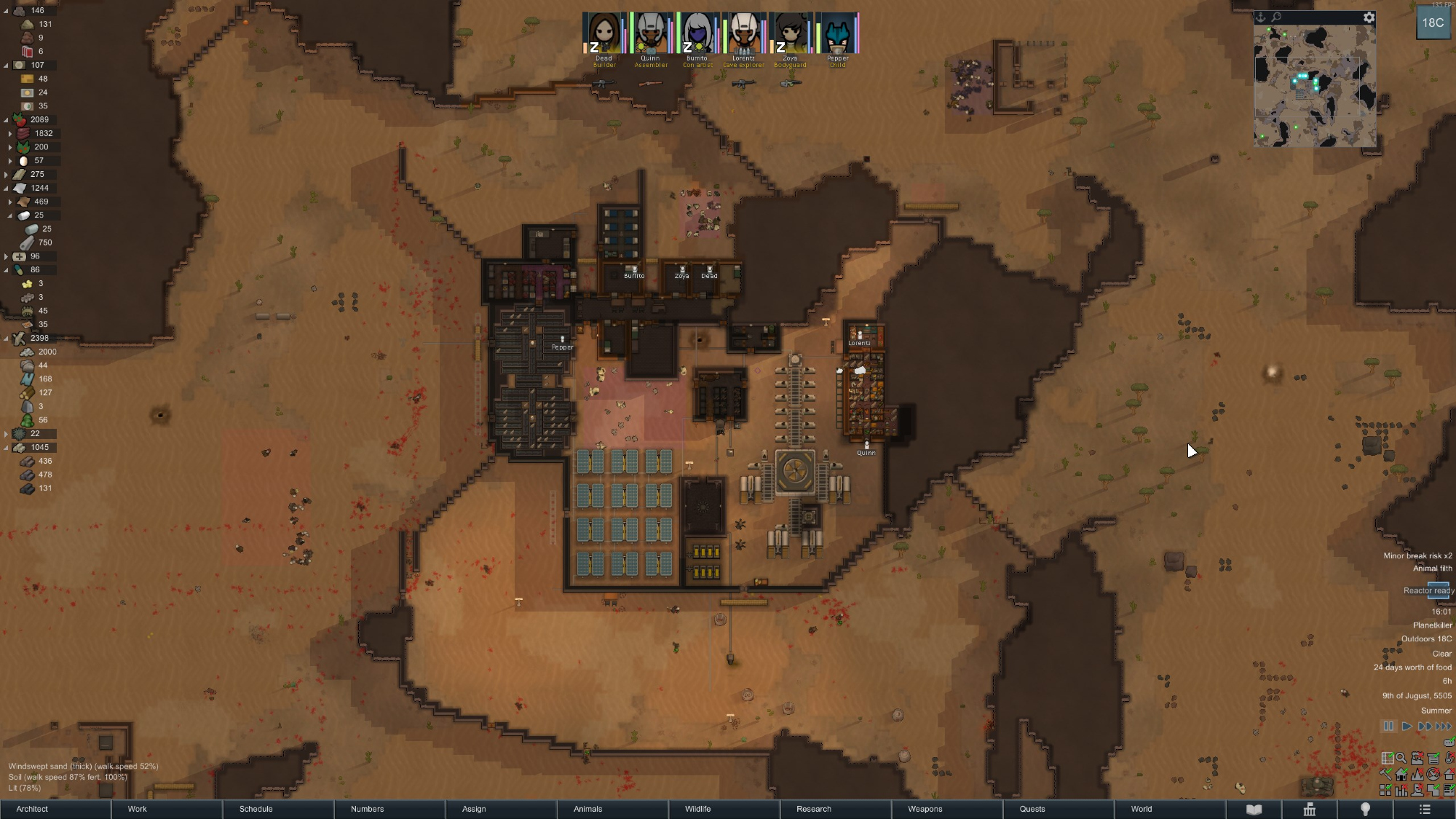
Task: Click the minimap to move the camera
Action: (x=1314, y=86)
